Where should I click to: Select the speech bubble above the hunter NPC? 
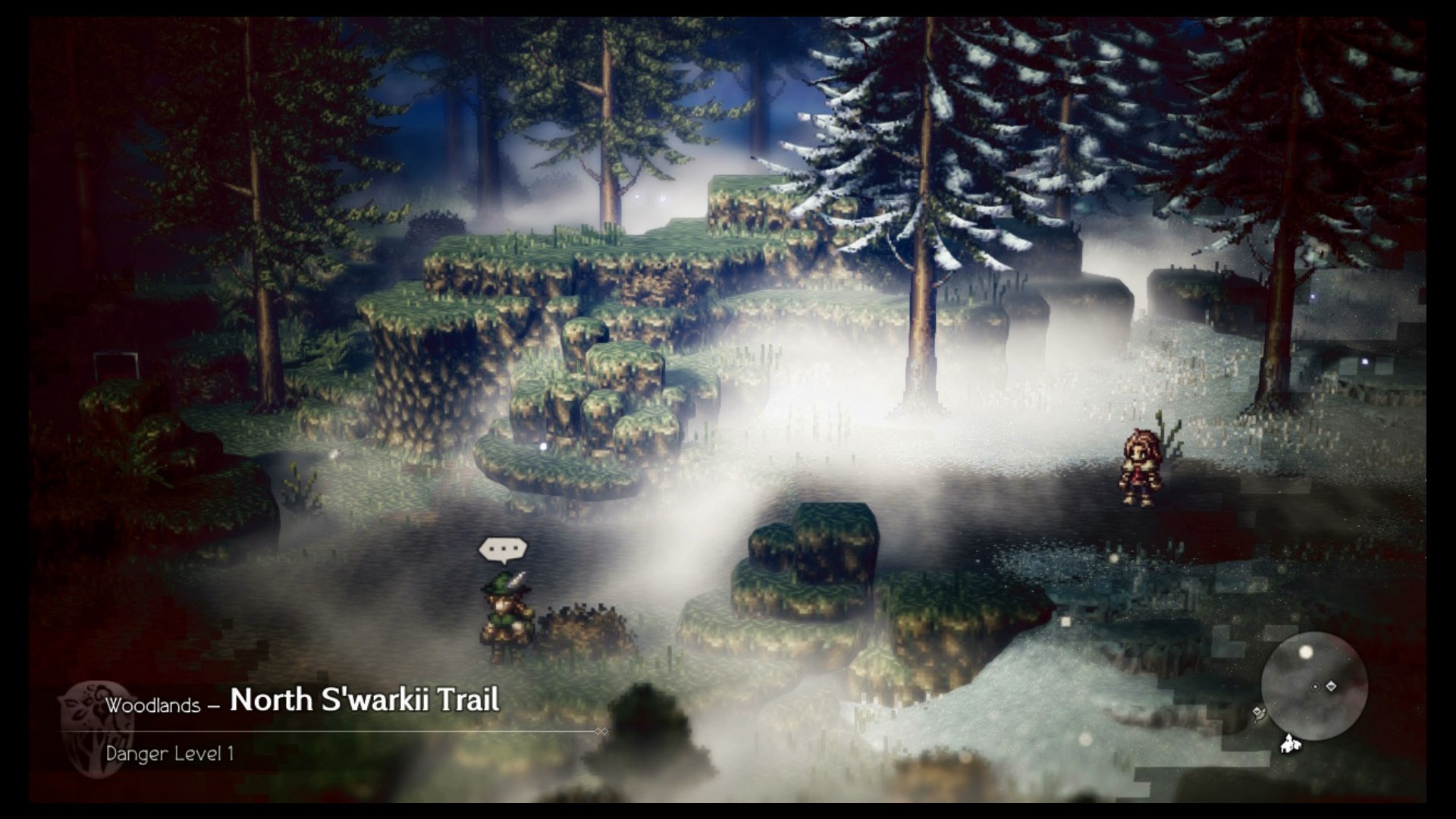coord(502,549)
